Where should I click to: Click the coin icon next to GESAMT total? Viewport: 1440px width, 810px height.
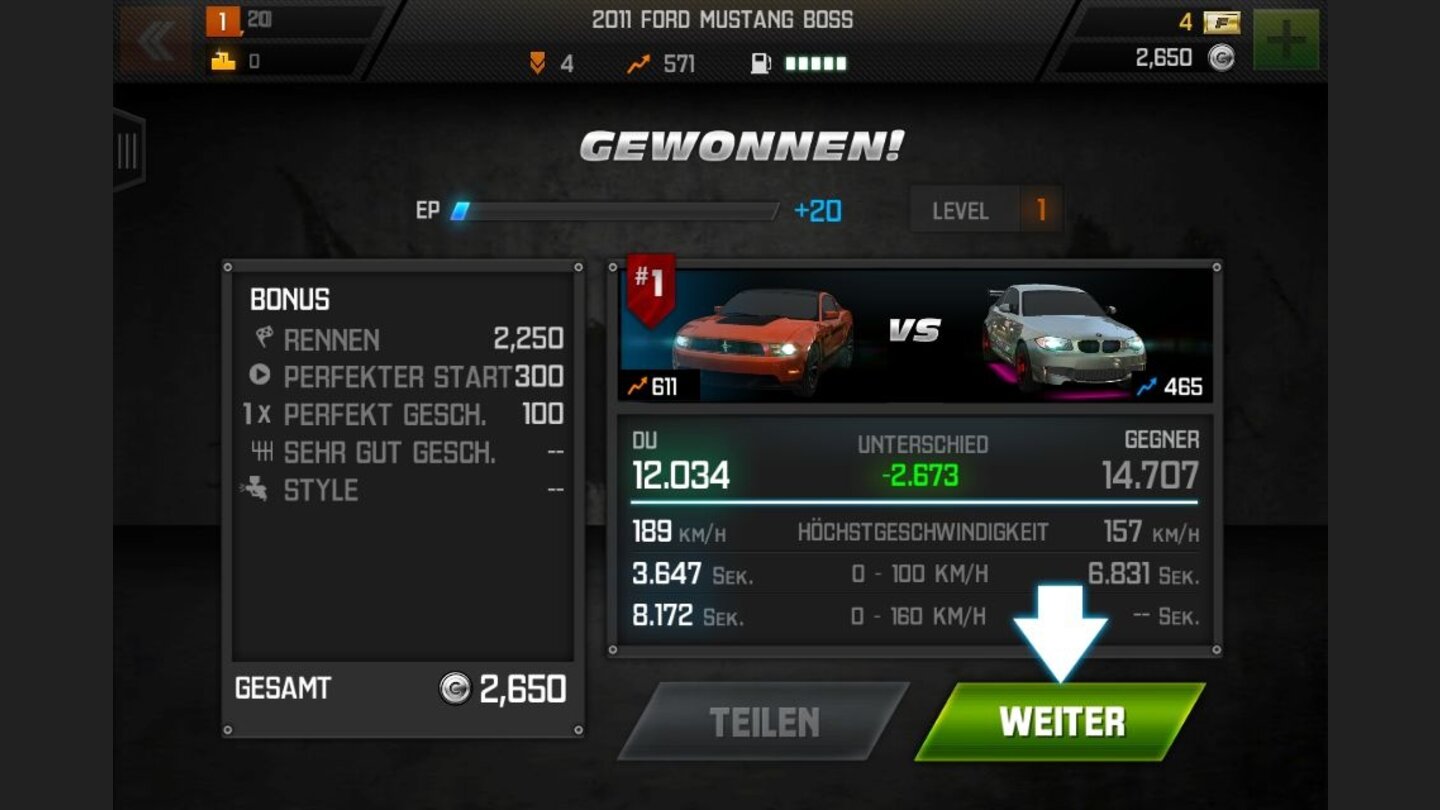point(454,689)
